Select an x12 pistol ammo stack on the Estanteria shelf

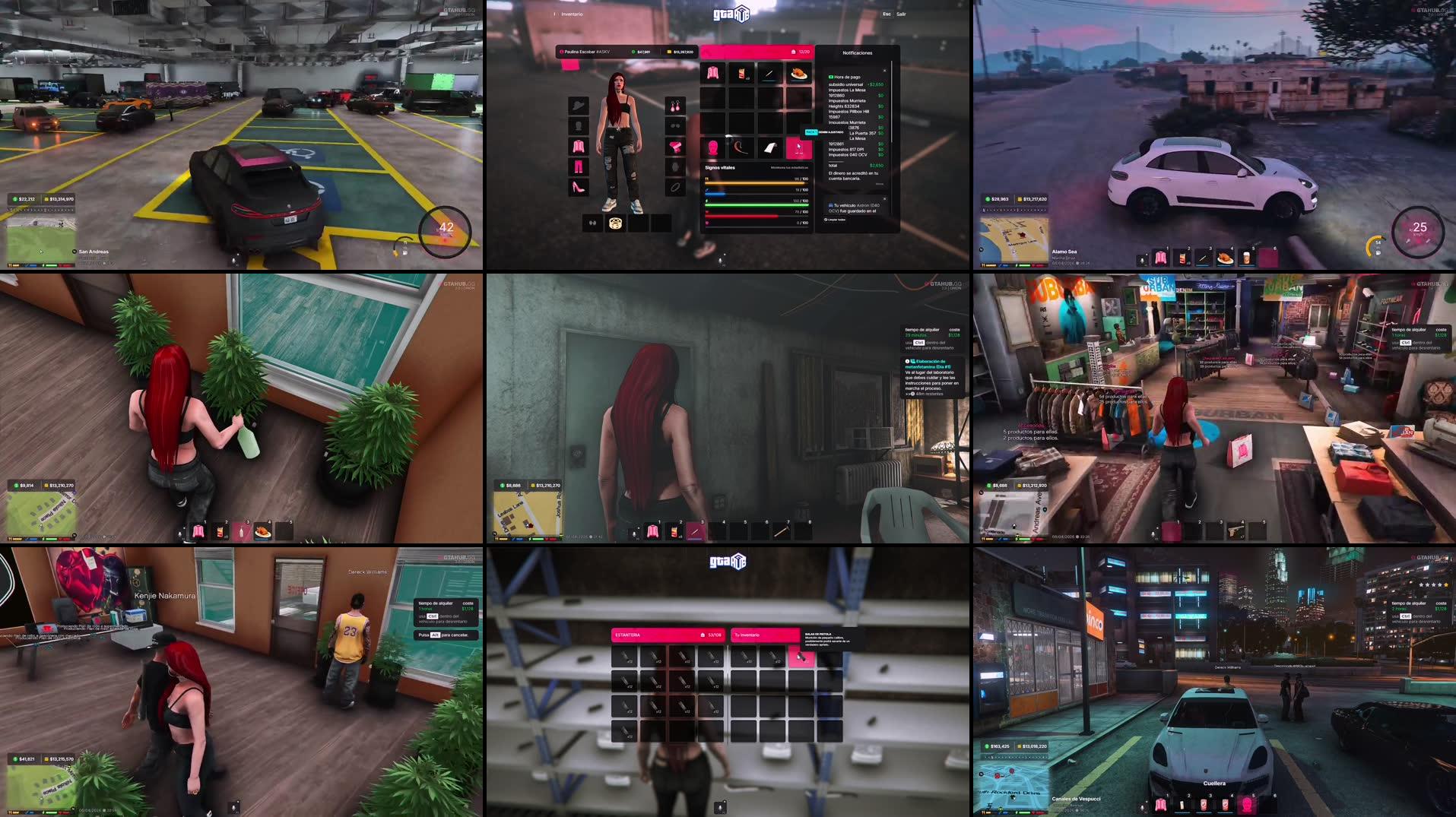626,657
